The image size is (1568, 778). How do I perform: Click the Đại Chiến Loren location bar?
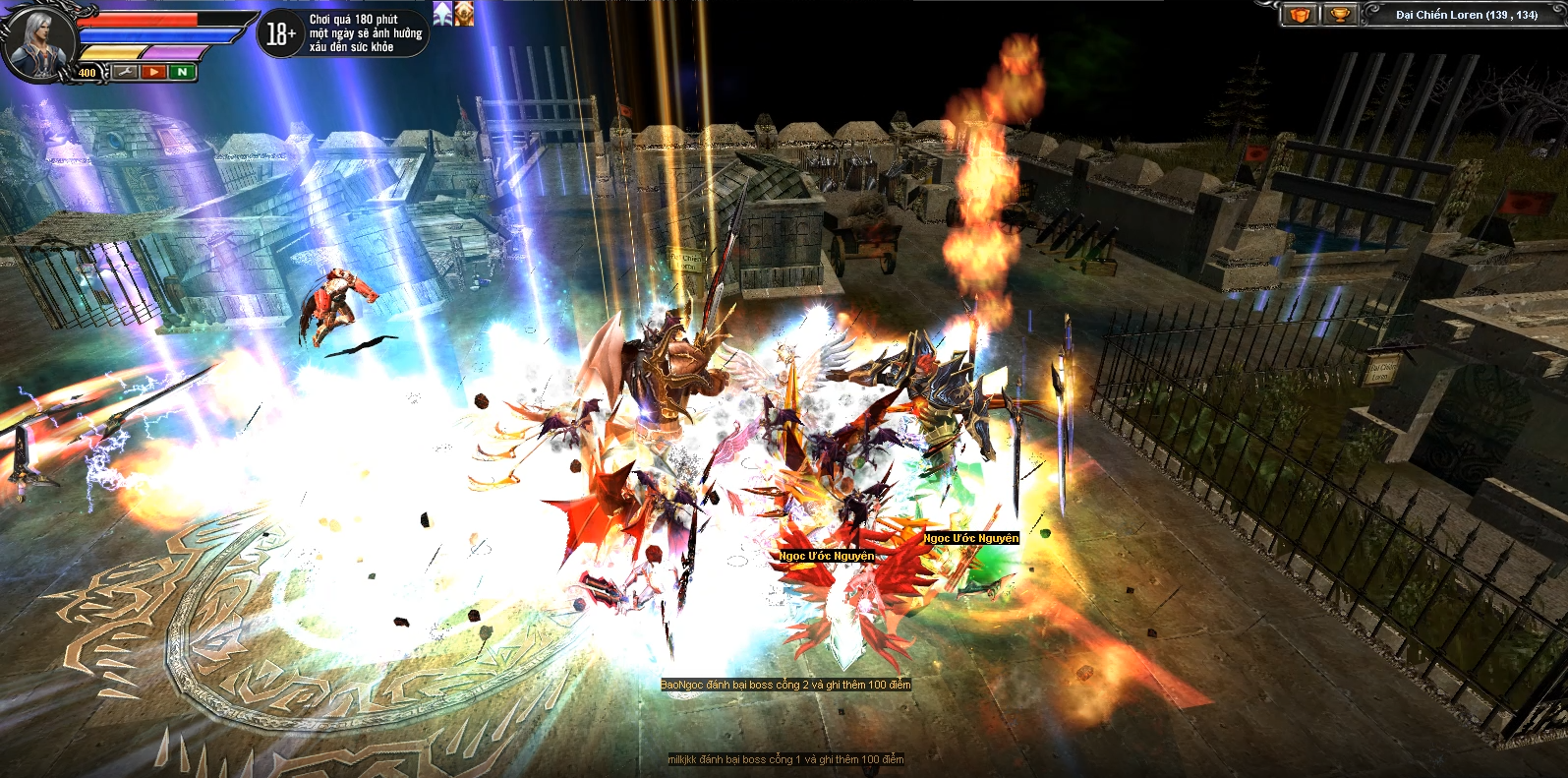(x=1465, y=15)
